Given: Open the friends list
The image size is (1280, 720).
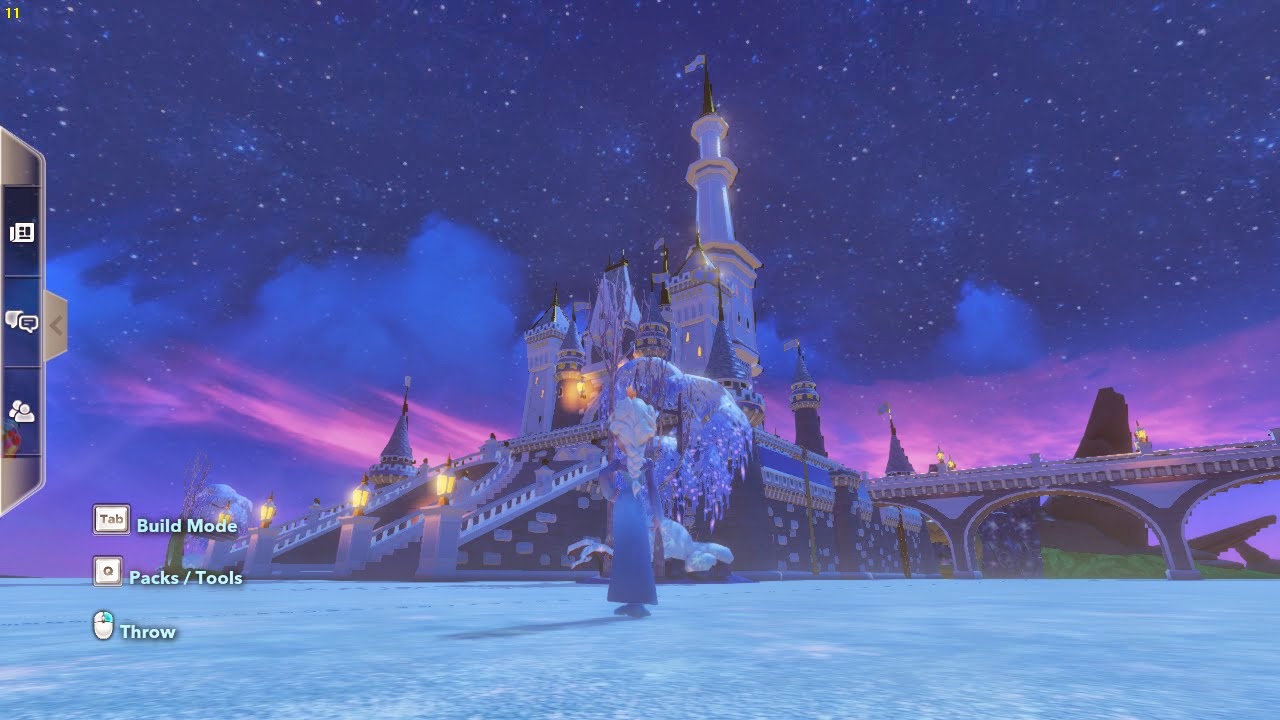Looking at the screenshot, I should tap(24, 410).
